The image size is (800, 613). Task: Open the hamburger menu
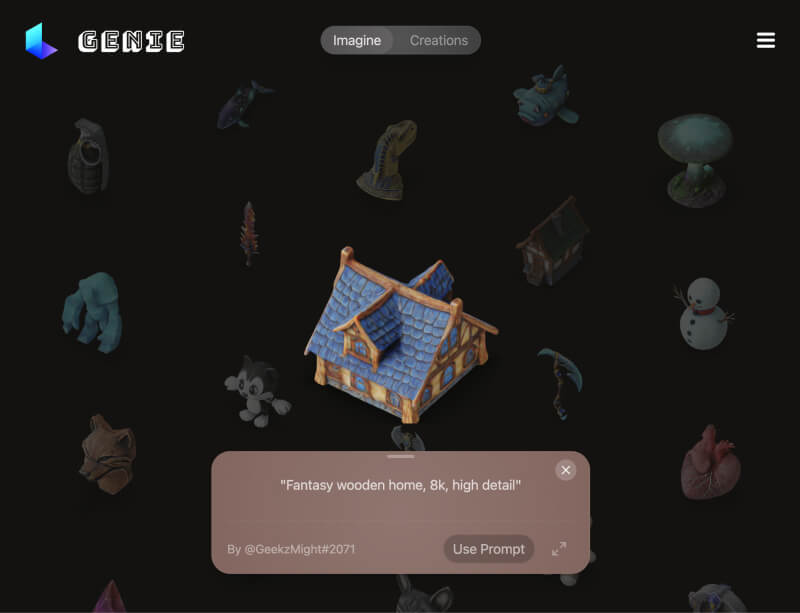point(766,40)
